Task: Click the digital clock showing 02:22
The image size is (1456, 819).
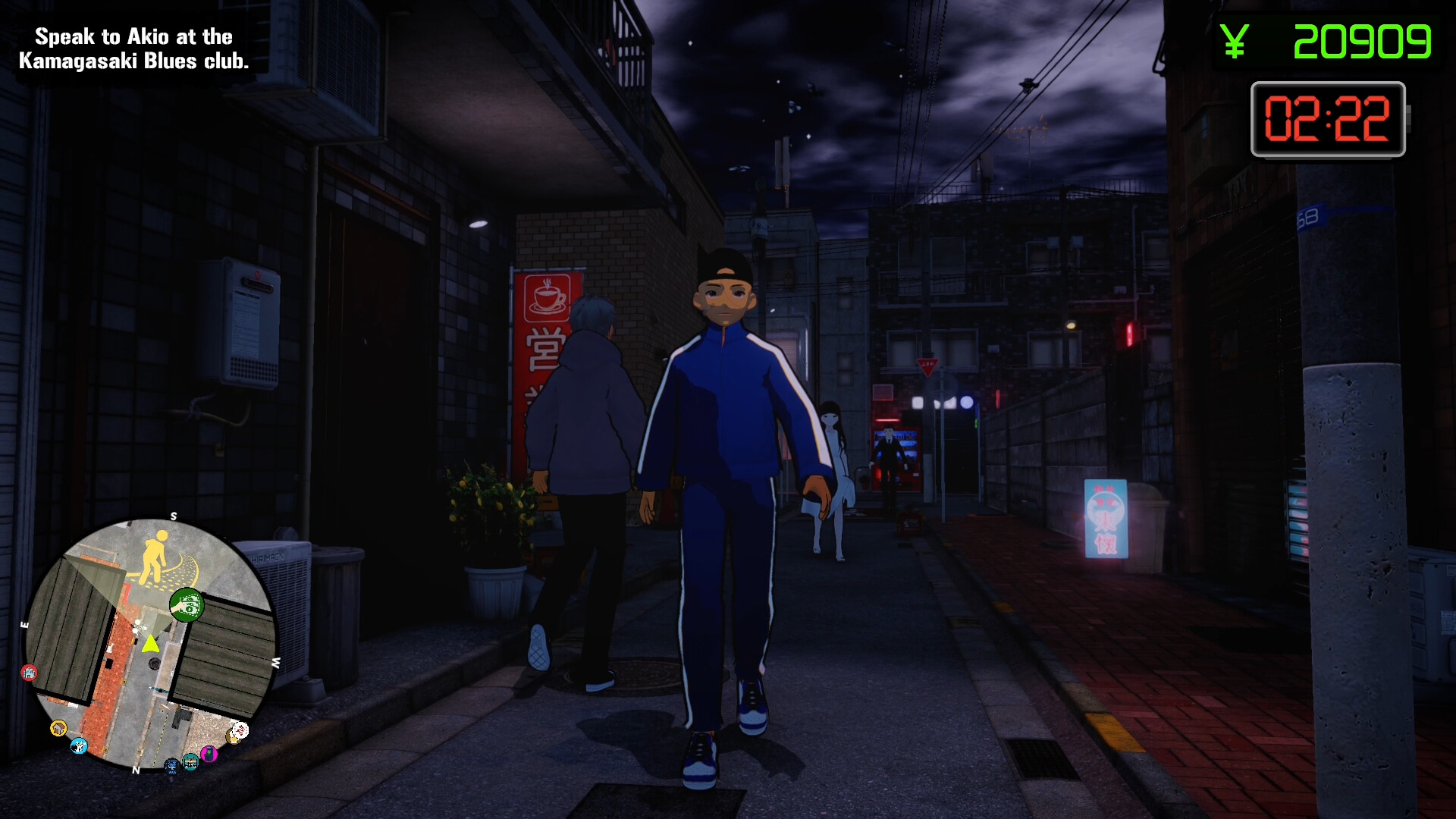Action: click(1329, 120)
